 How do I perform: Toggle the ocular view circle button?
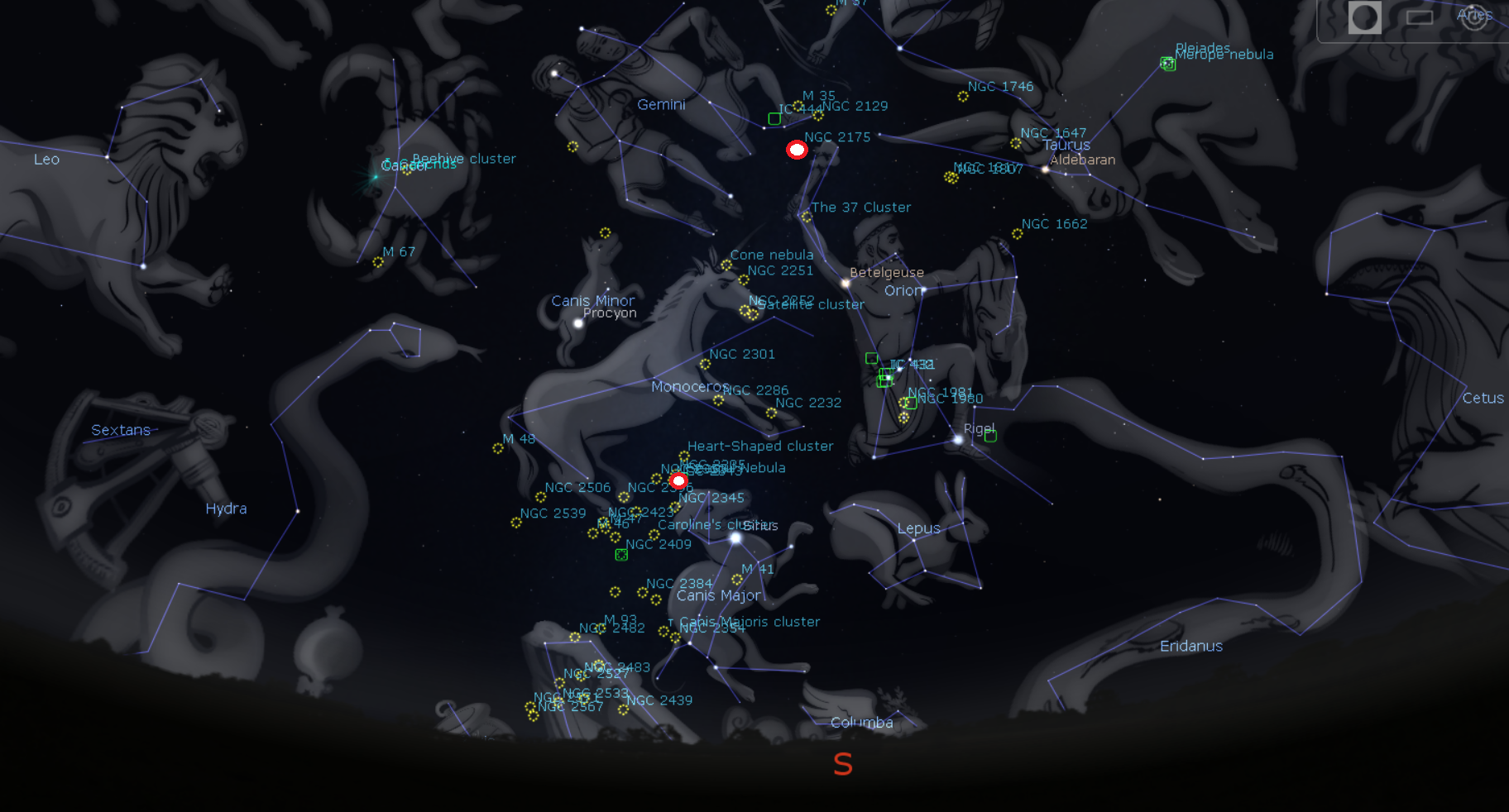[1364, 17]
